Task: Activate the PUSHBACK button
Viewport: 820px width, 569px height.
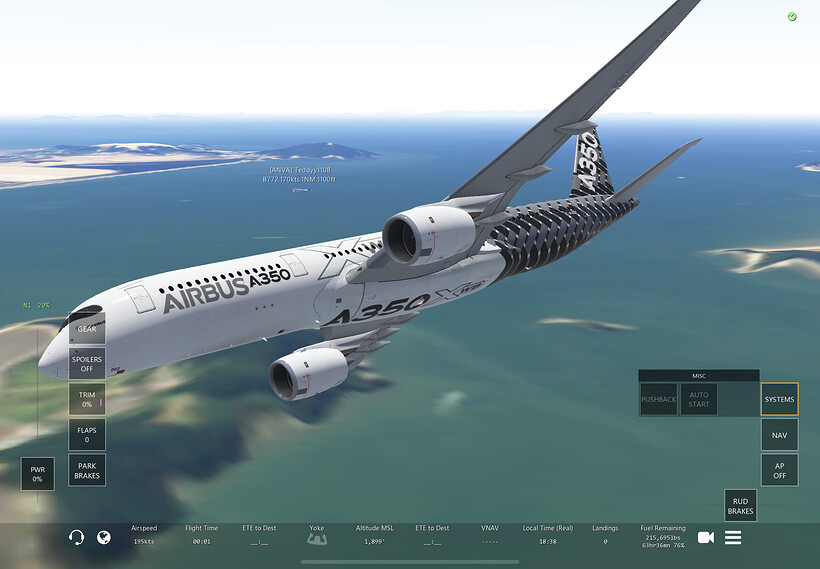Action: click(x=658, y=399)
